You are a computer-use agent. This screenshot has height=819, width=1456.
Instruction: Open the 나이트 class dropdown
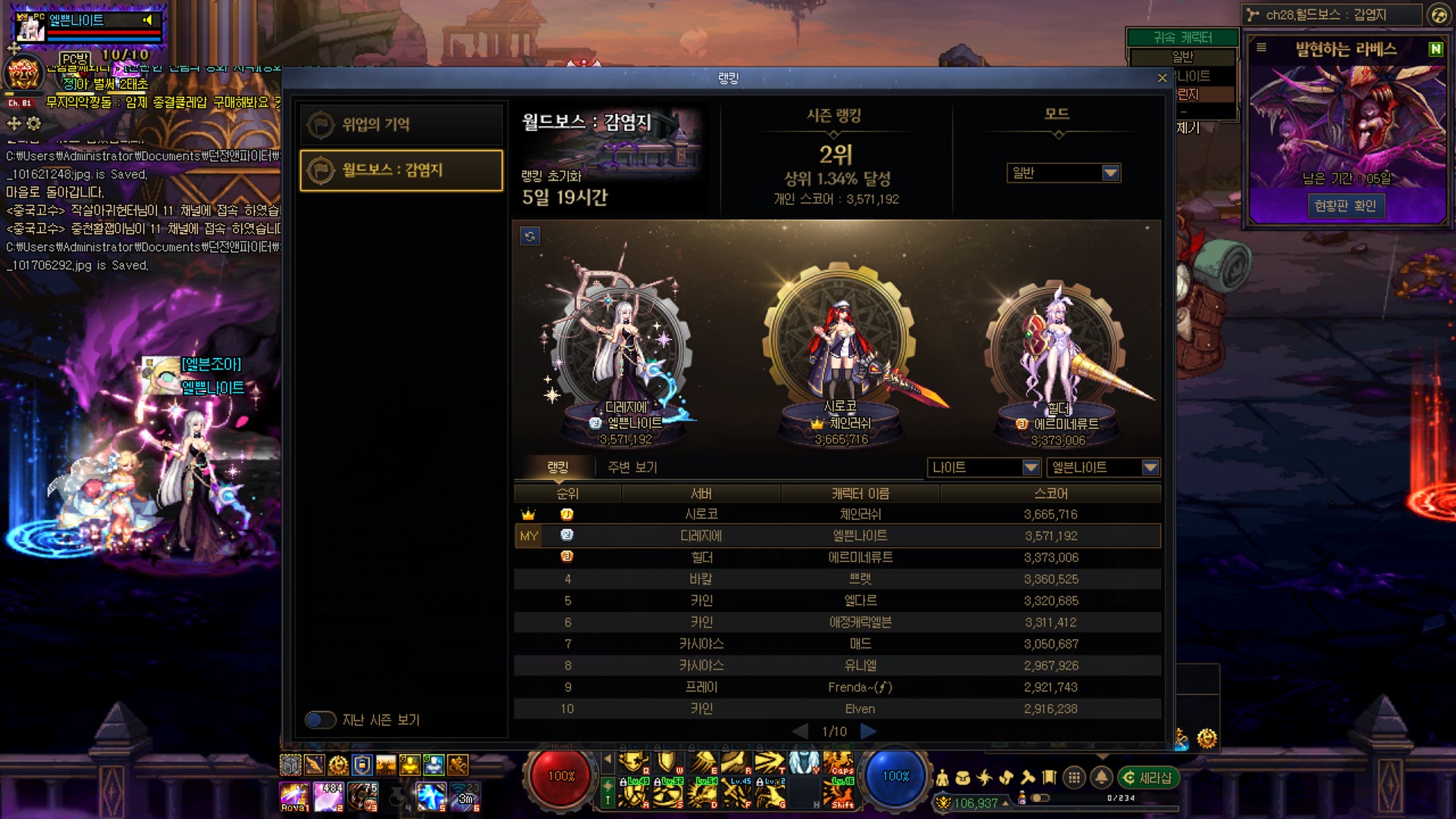[x=983, y=467]
